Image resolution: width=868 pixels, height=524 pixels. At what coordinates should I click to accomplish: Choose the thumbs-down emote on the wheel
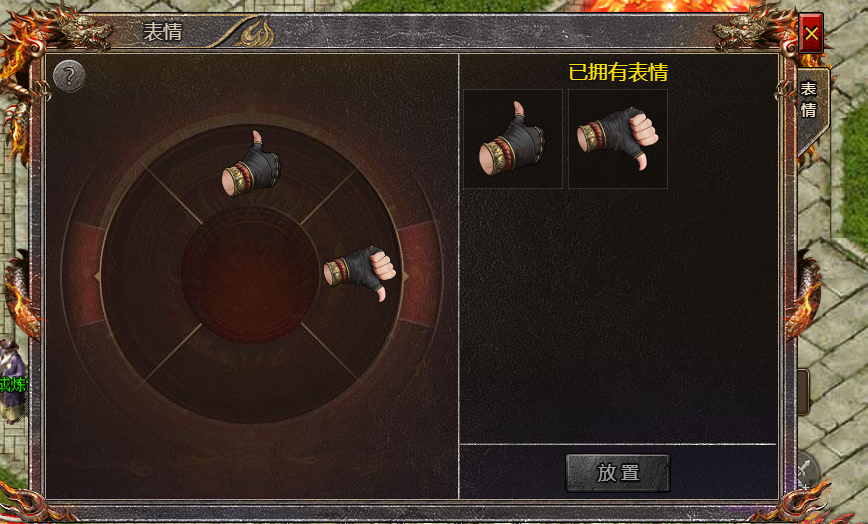pyautogui.click(x=362, y=273)
